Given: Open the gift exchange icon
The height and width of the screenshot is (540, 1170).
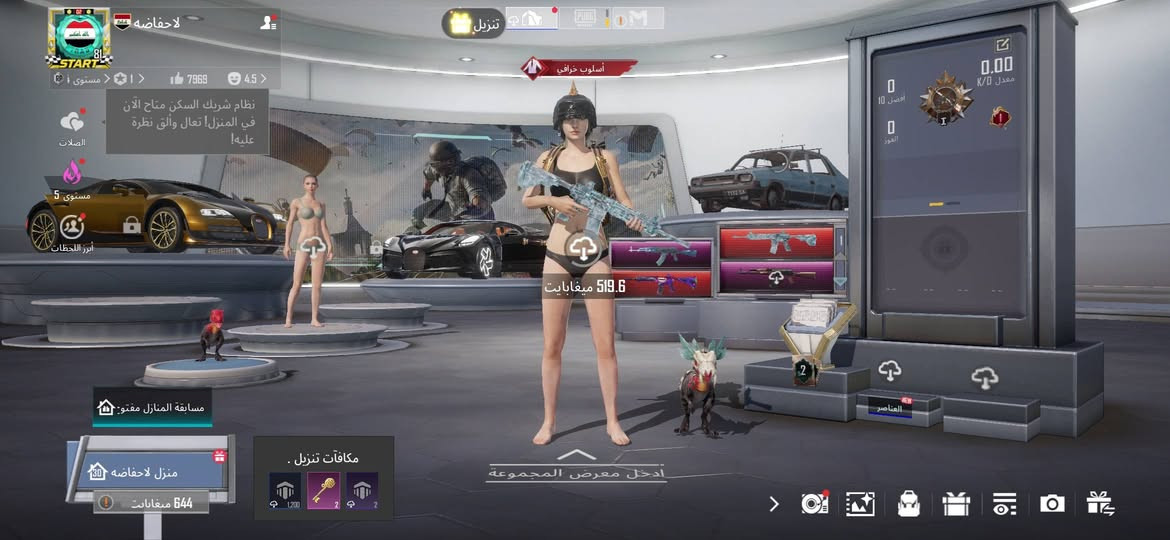Looking at the screenshot, I should [x=1101, y=504].
